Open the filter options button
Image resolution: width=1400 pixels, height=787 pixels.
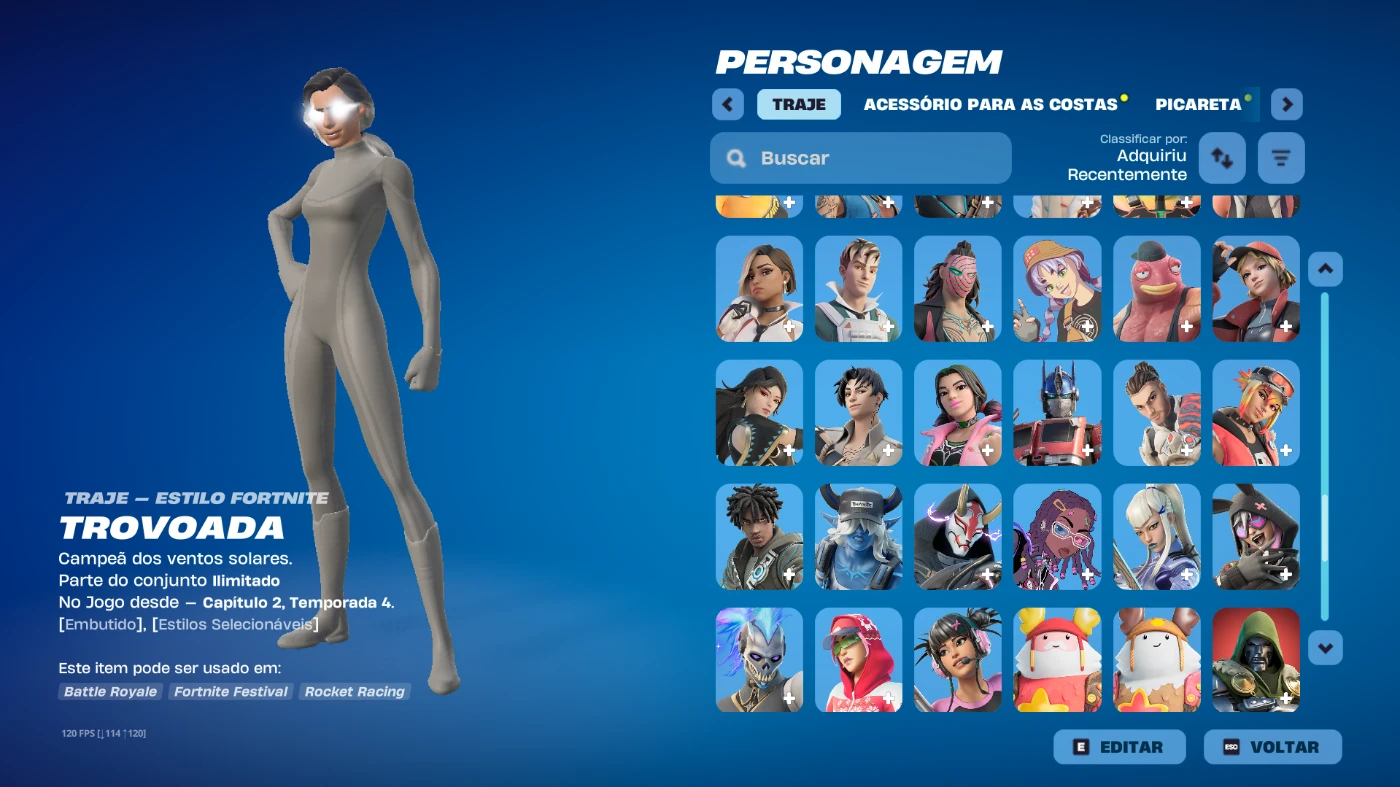[1281, 158]
